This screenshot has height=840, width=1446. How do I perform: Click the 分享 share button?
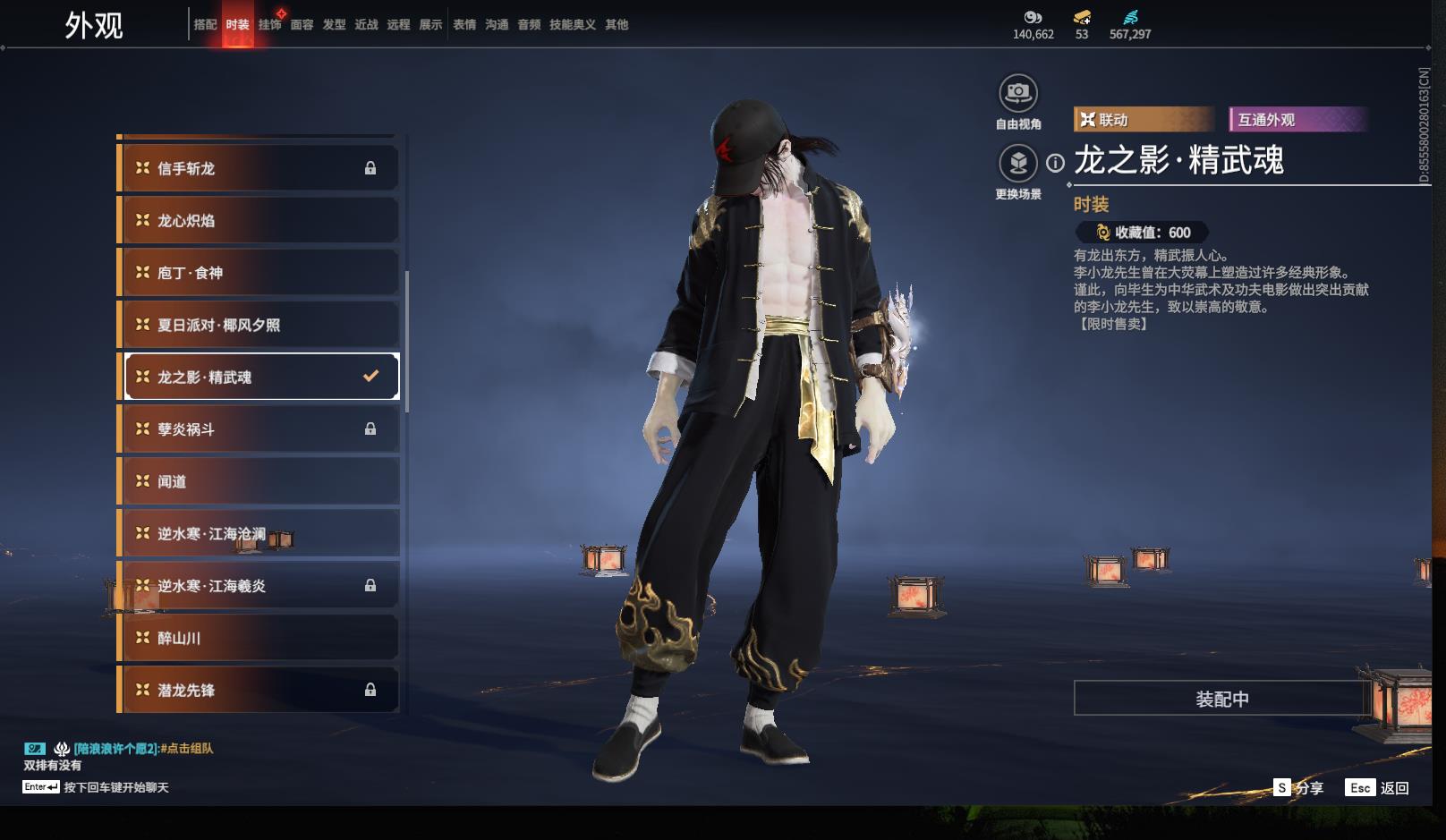tap(1299, 788)
